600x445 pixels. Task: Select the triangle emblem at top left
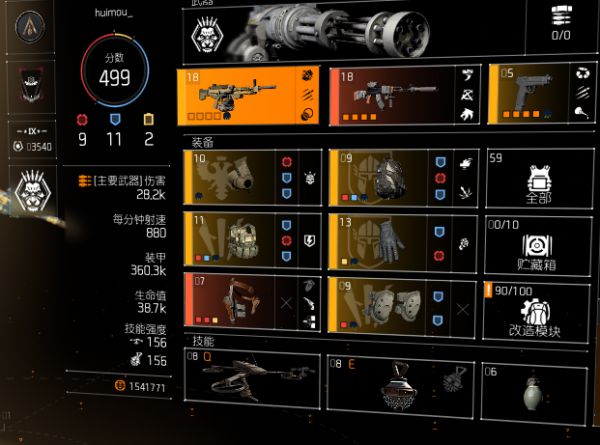tap(31, 27)
